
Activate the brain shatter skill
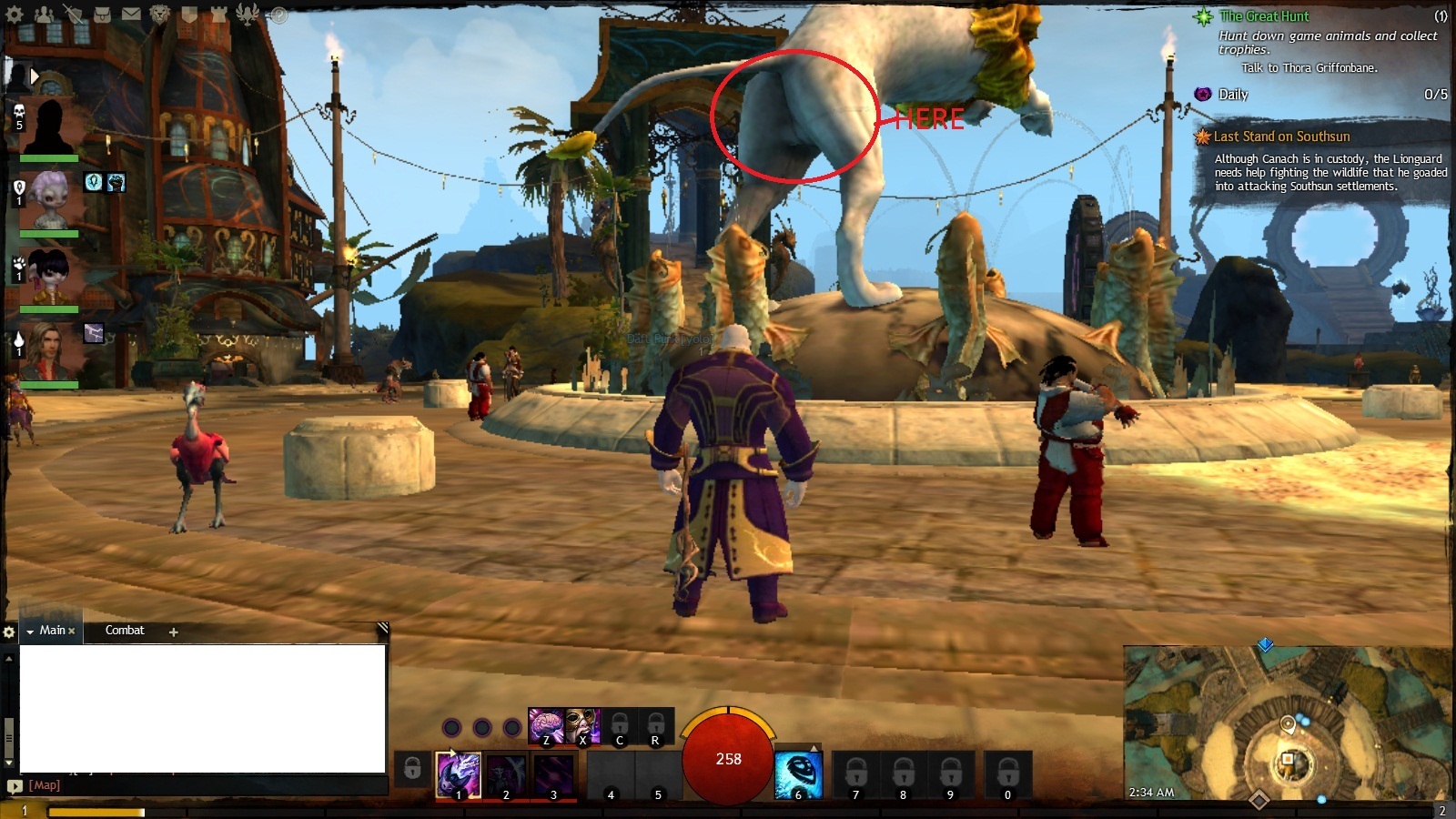pos(546,725)
